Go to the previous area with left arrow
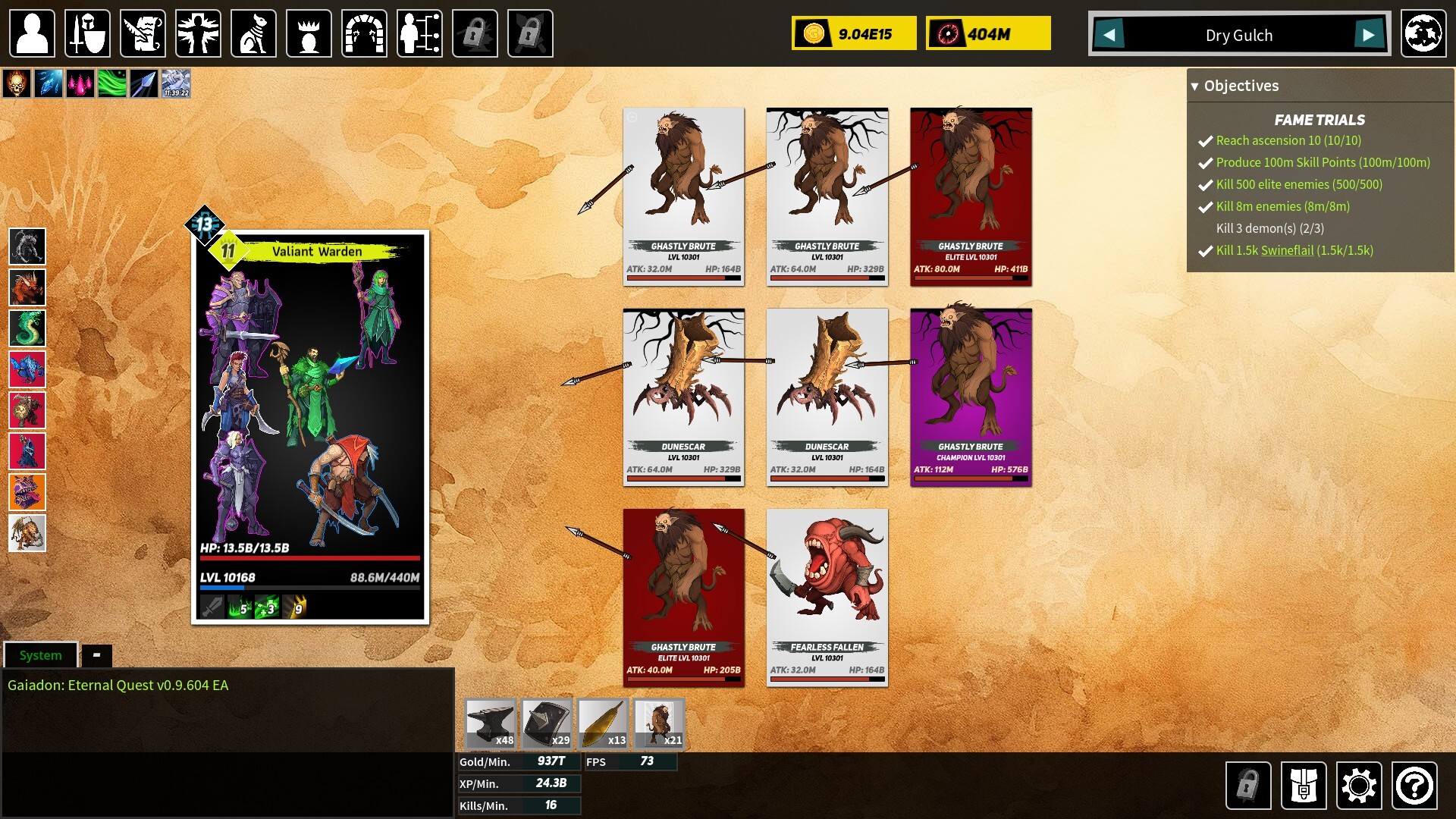The width and height of the screenshot is (1456, 819). coord(1109,35)
